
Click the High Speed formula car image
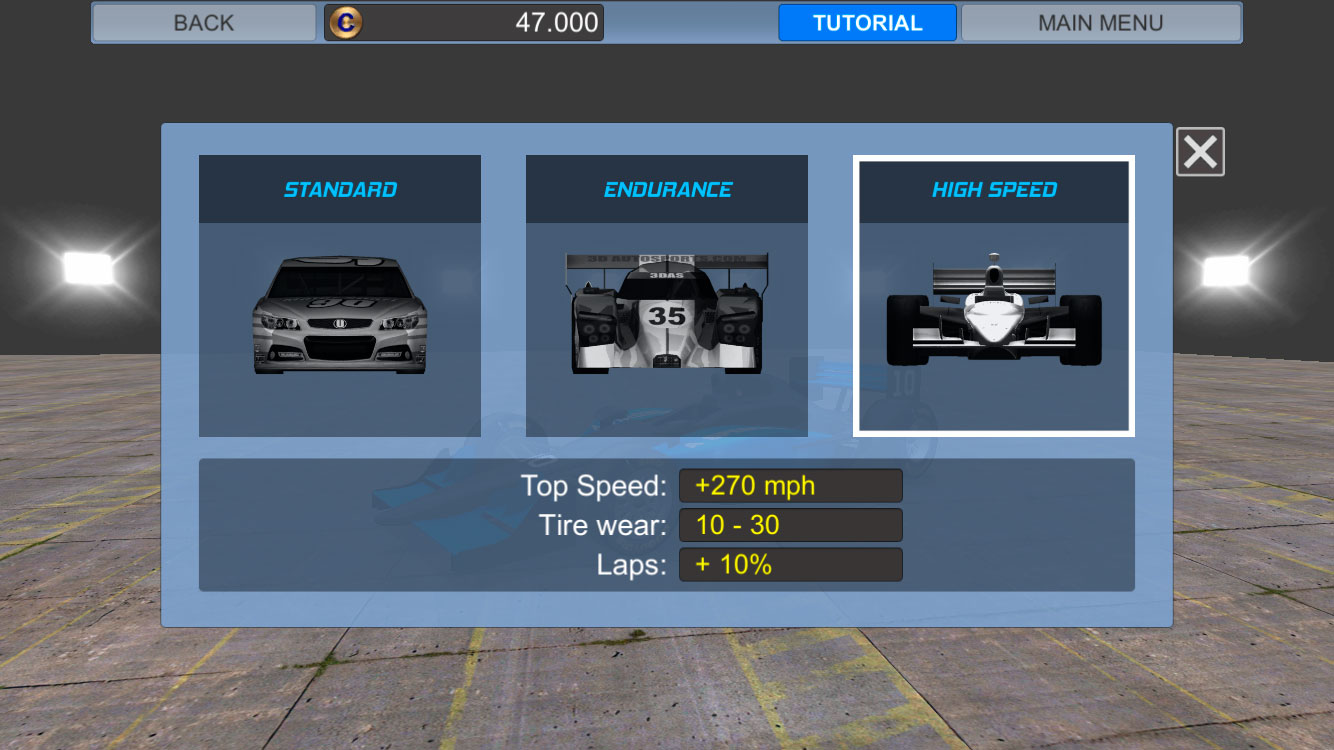[x=992, y=320]
